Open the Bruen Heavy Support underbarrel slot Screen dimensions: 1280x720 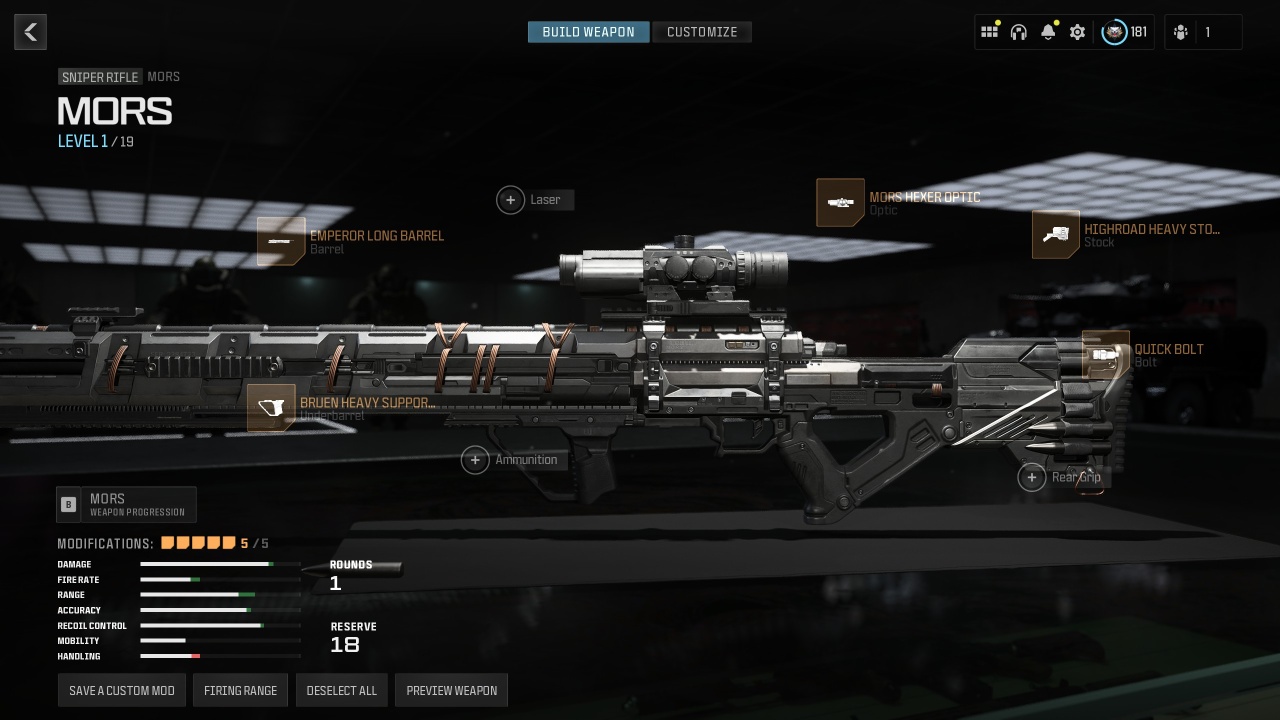click(x=271, y=408)
